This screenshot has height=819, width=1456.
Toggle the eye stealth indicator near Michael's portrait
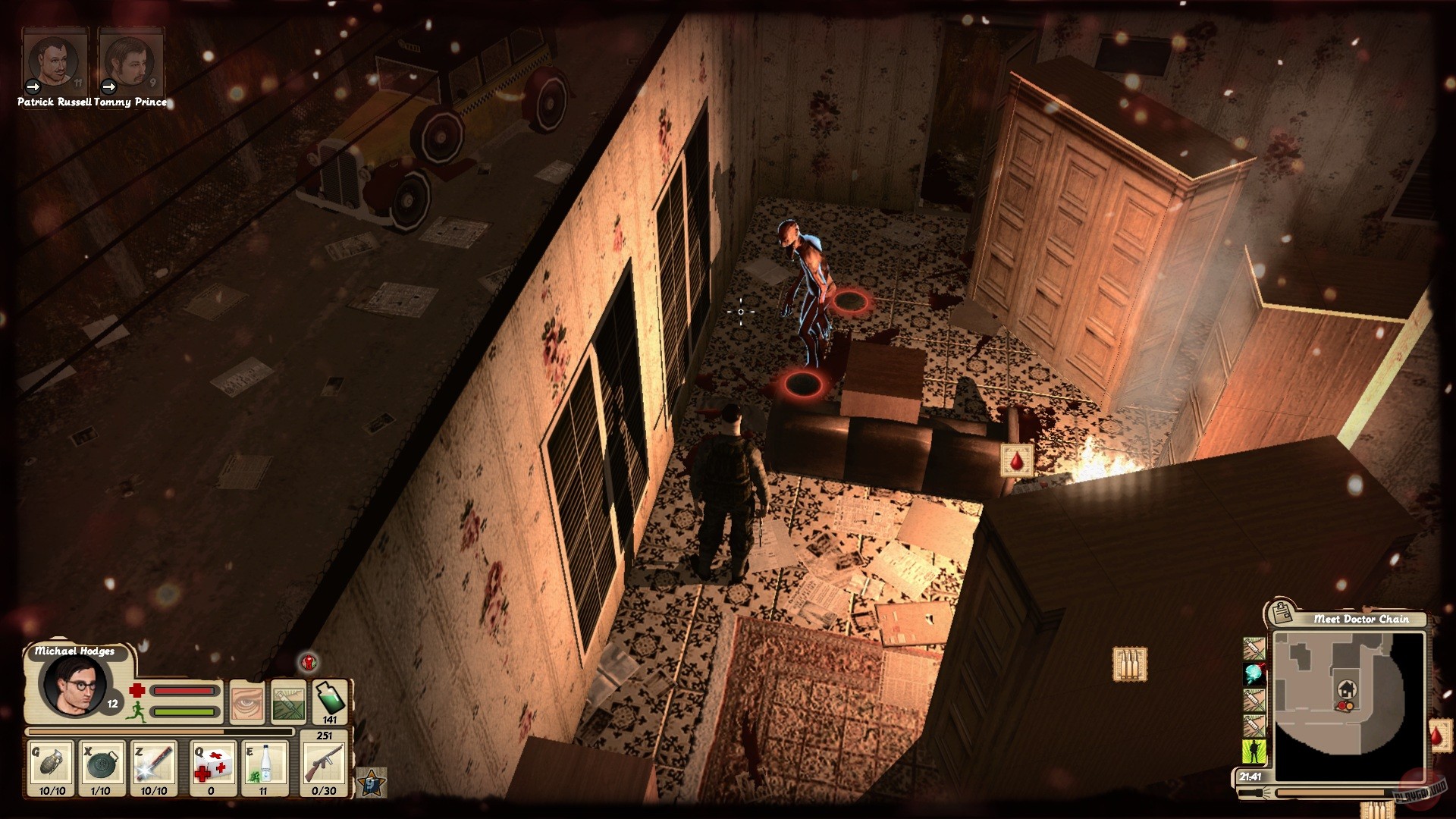pos(249,702)
